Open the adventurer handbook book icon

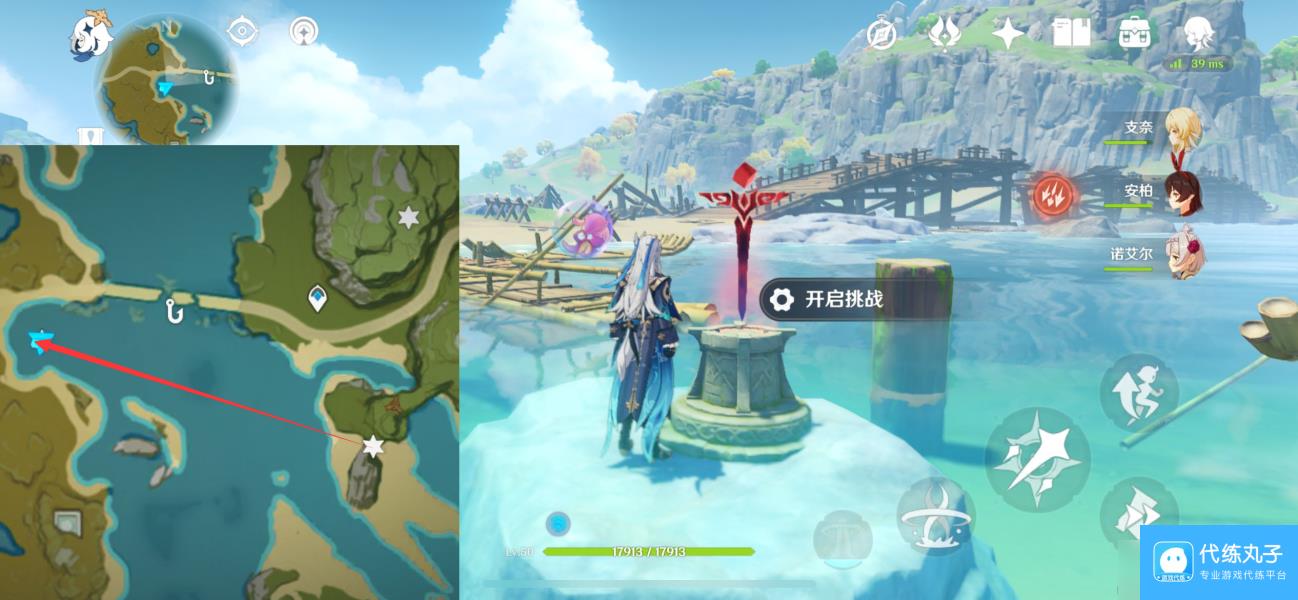click(1070, 34)
